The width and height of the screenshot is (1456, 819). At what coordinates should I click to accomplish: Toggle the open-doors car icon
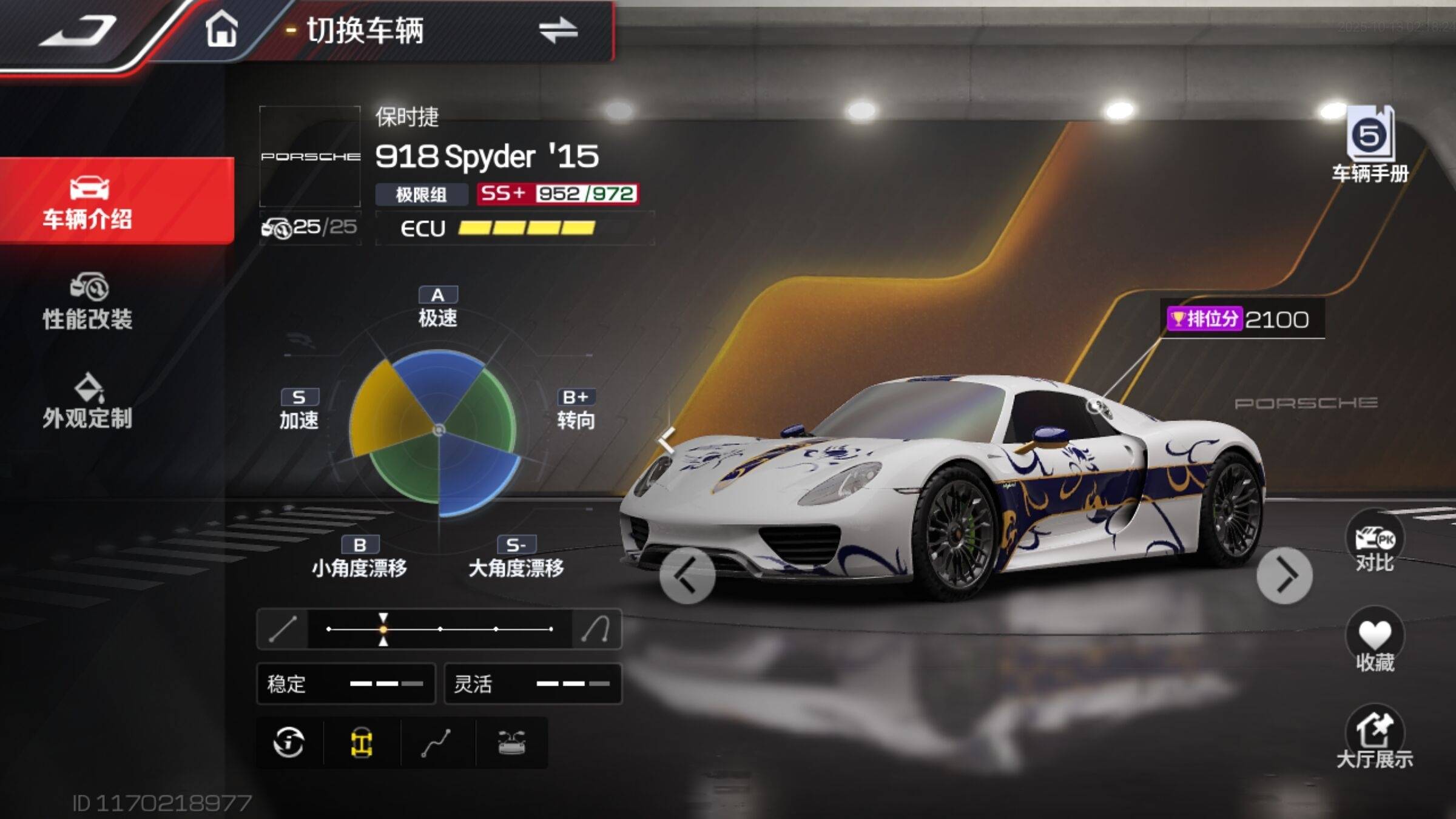coord(511,743)
